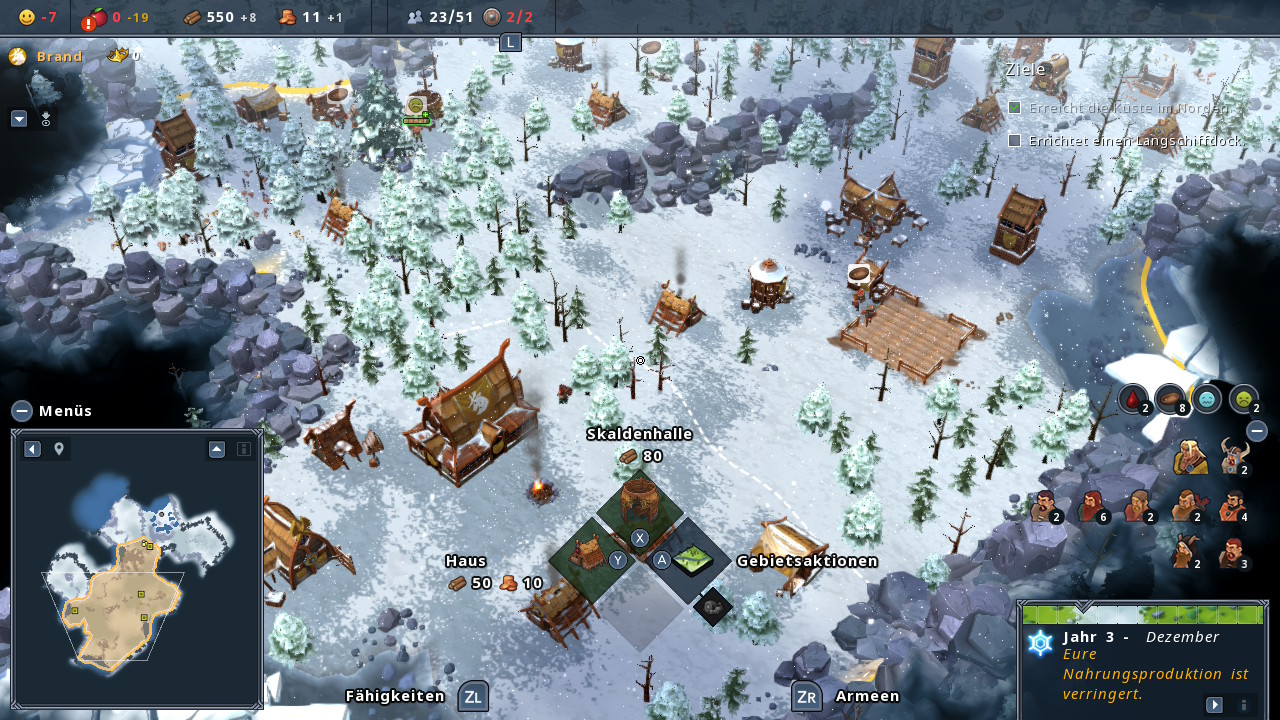
Task: Toggle the minimap location pin
Action: click(59, 449)
